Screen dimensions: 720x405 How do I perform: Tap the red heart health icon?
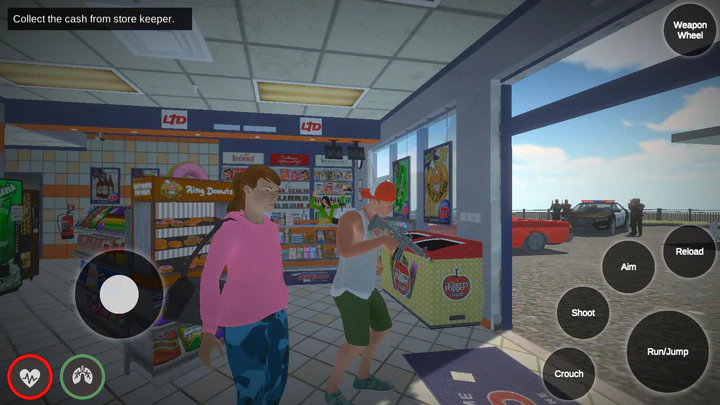point(30,377)
